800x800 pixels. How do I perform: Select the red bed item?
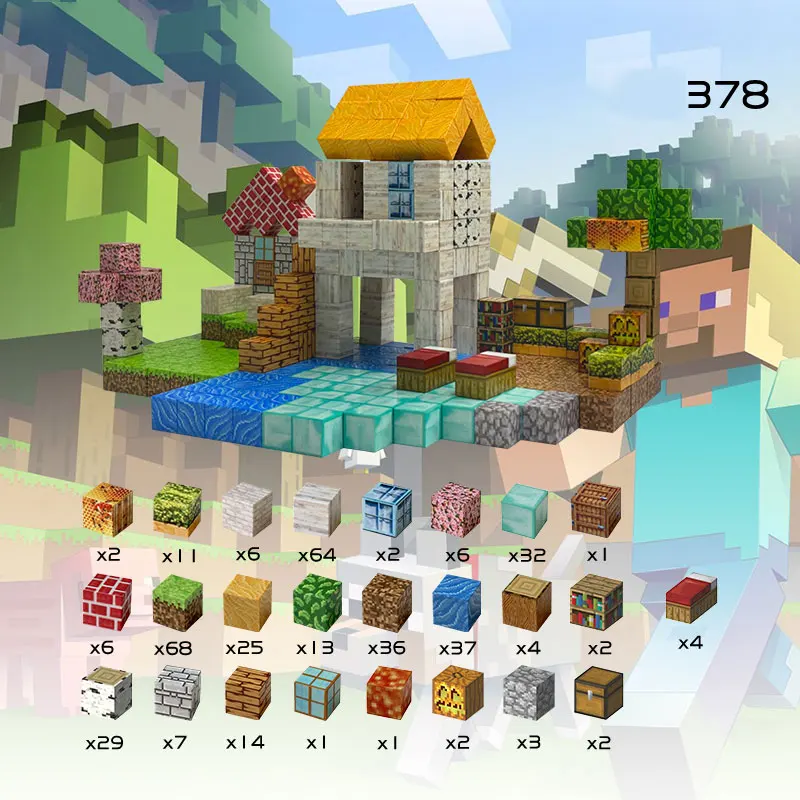690,602
